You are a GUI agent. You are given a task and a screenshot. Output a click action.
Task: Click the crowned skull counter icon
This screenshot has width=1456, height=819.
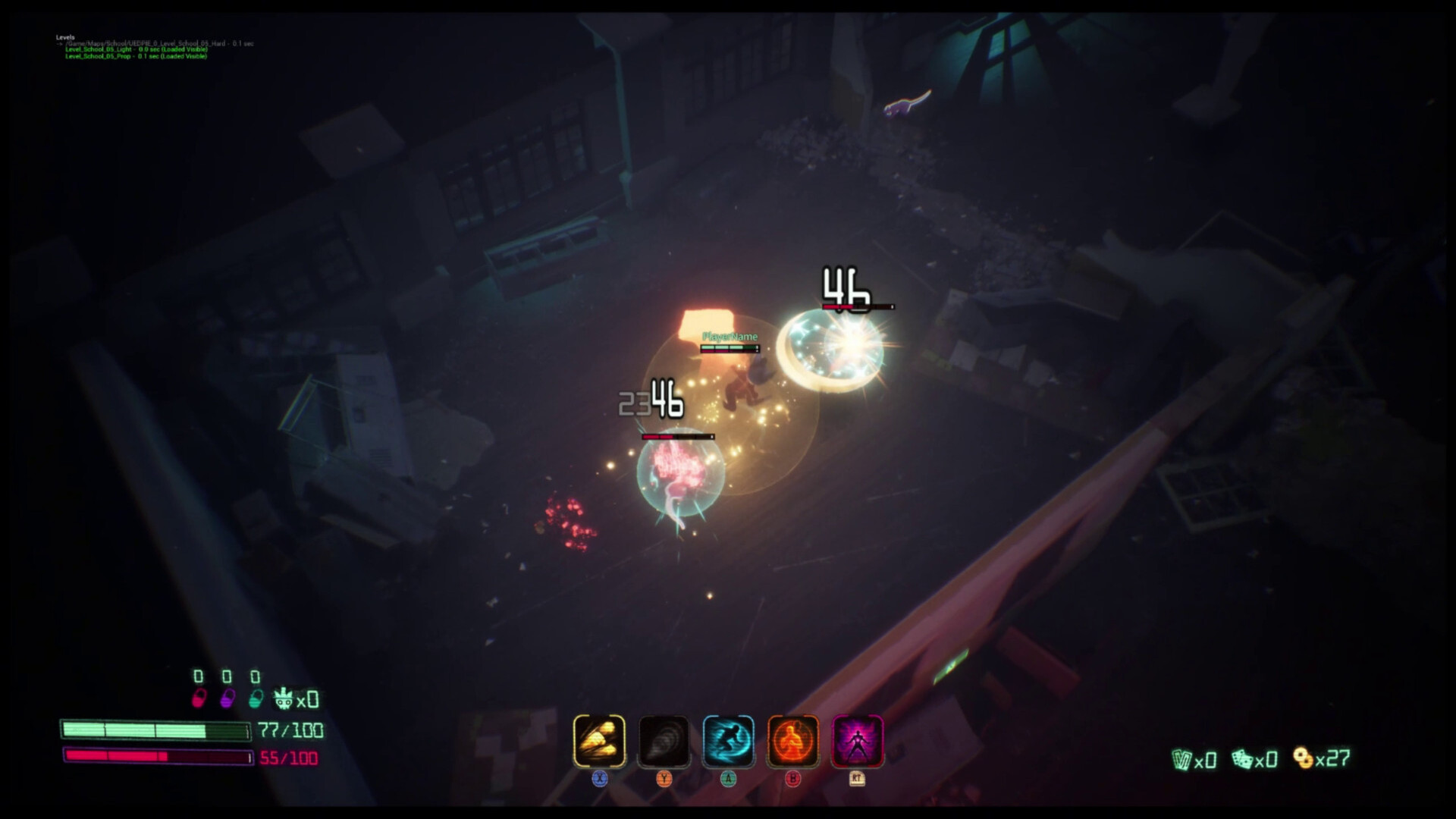point(284,698)
